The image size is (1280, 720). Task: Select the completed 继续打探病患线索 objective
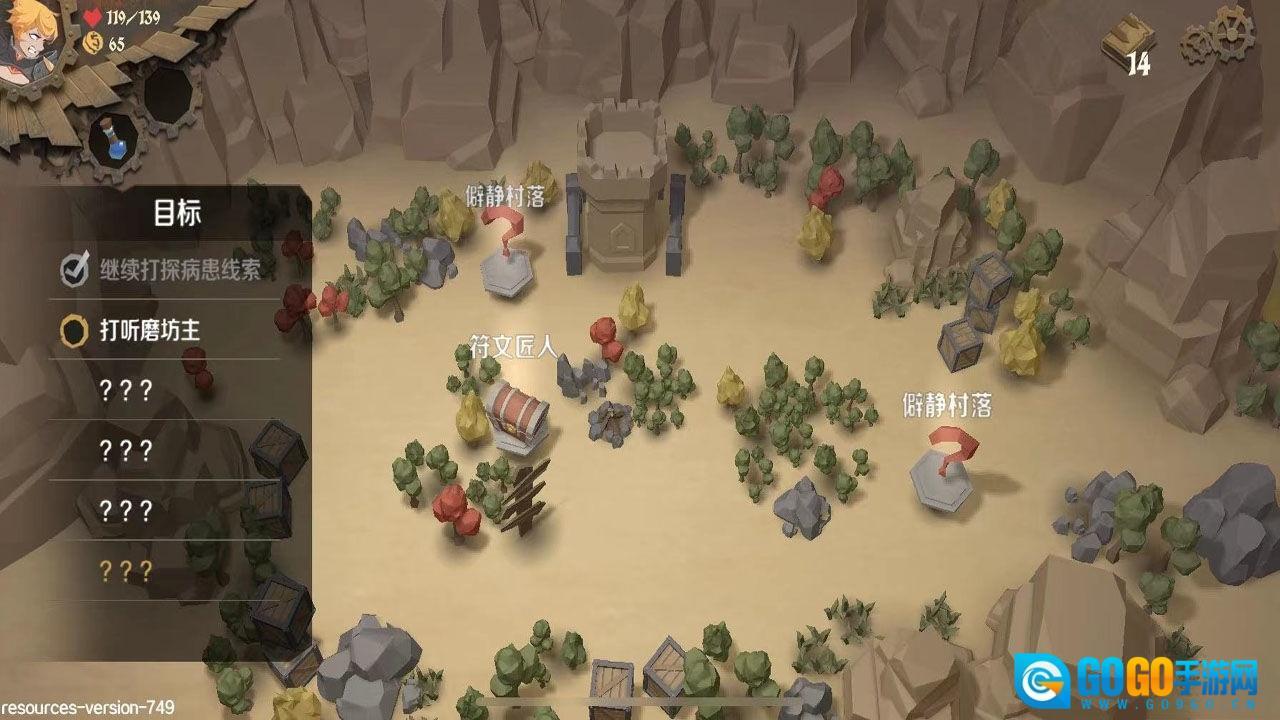coord(170,270)
